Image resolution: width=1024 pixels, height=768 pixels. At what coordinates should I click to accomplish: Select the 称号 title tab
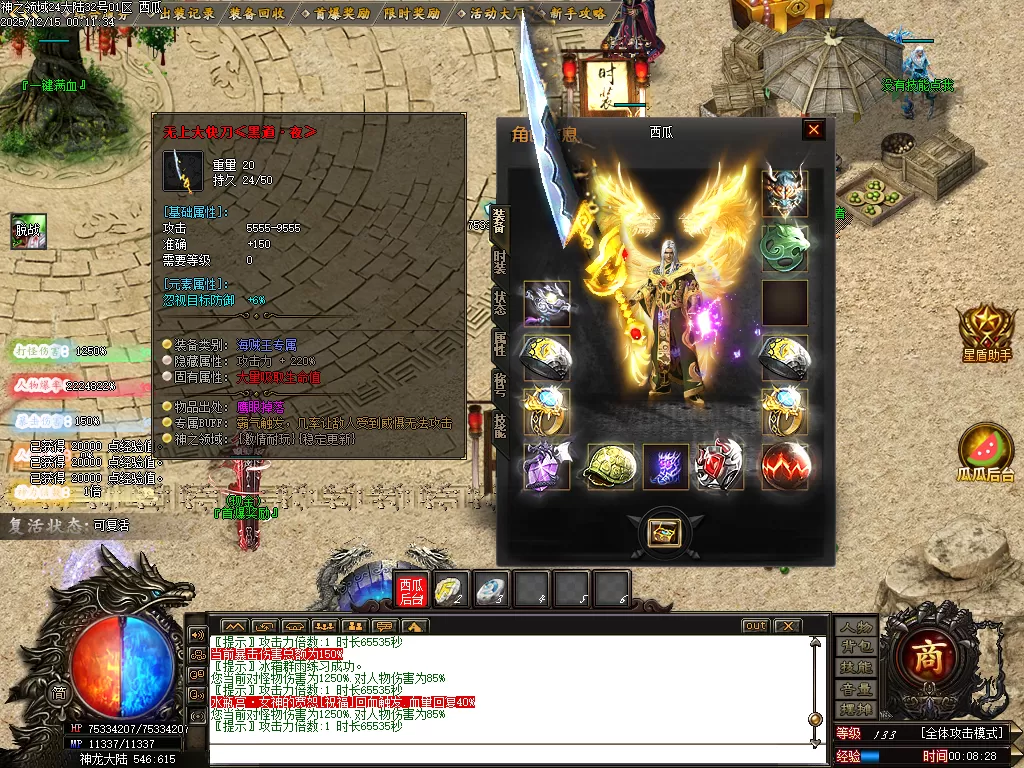pyautogui.click(x=499, y=384)
